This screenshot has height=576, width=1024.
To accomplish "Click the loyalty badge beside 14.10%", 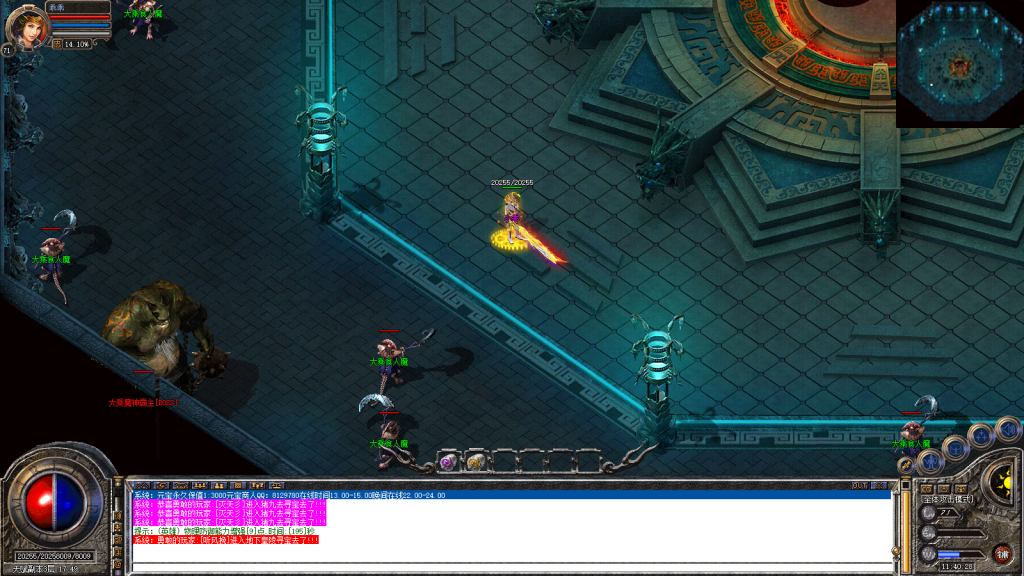I will tap(57, 44).
